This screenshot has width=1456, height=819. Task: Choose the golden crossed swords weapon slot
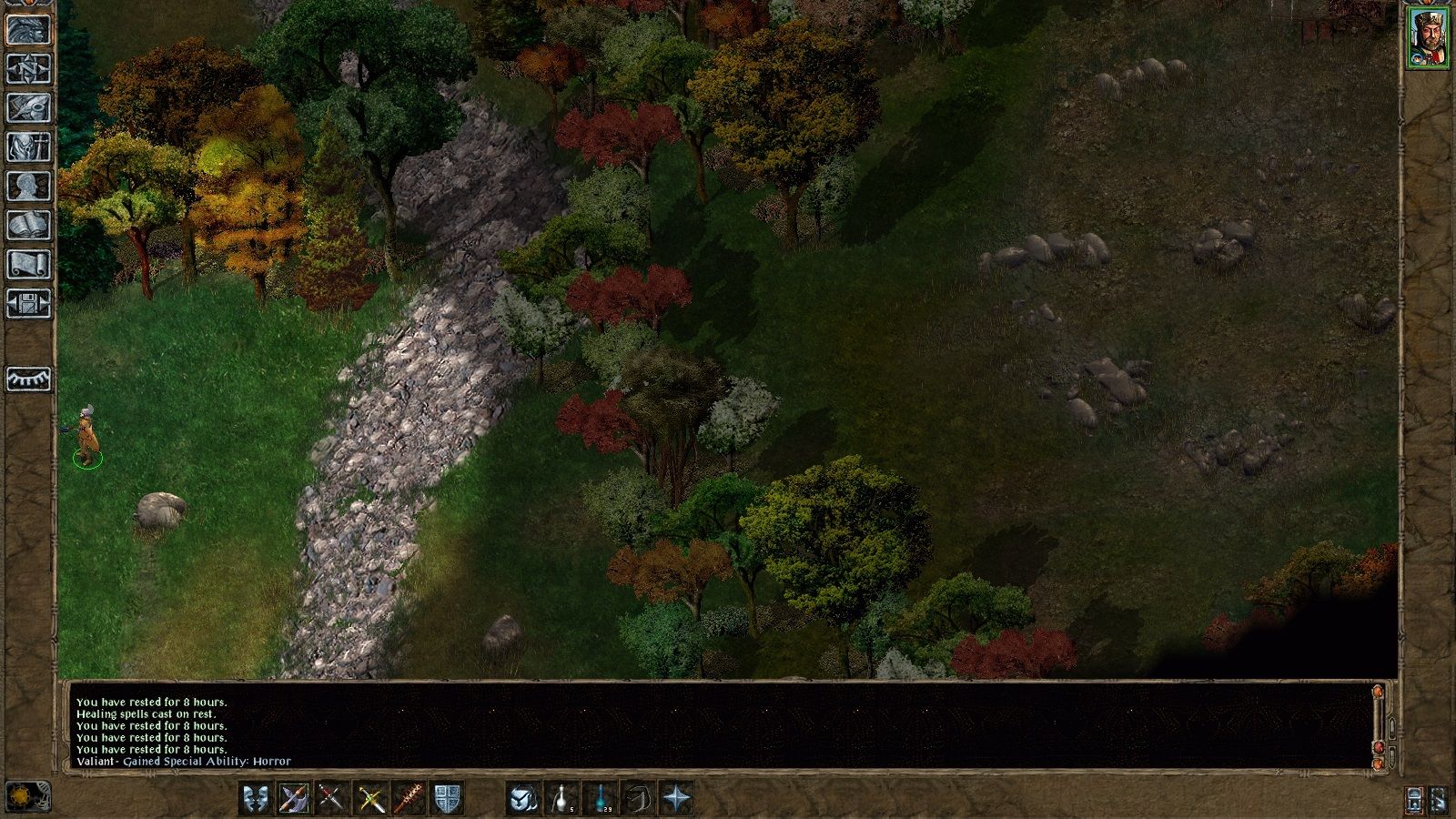click(x=369, y=799)
